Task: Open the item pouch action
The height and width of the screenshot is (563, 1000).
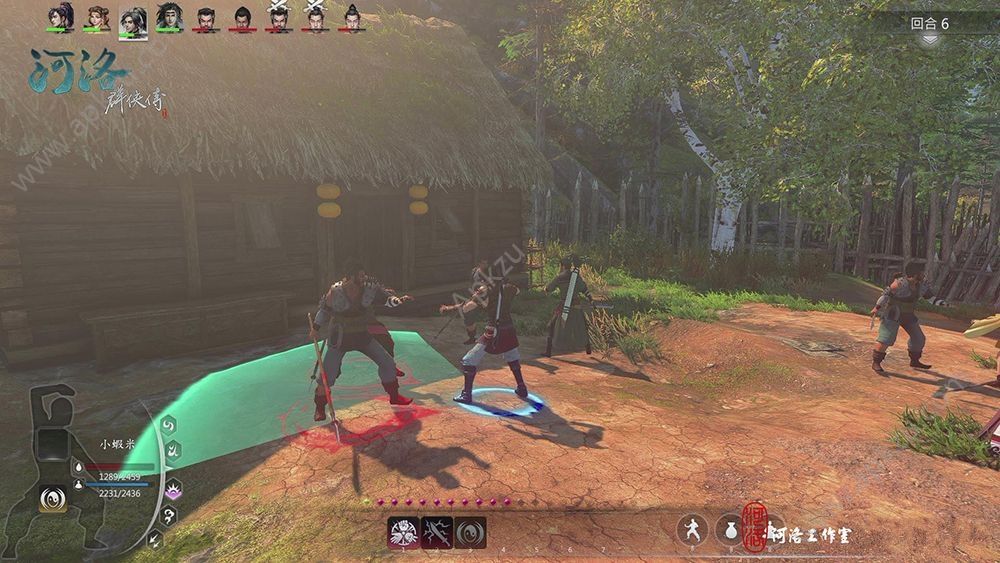Action: pyautogui.click(x=728, y=530)
